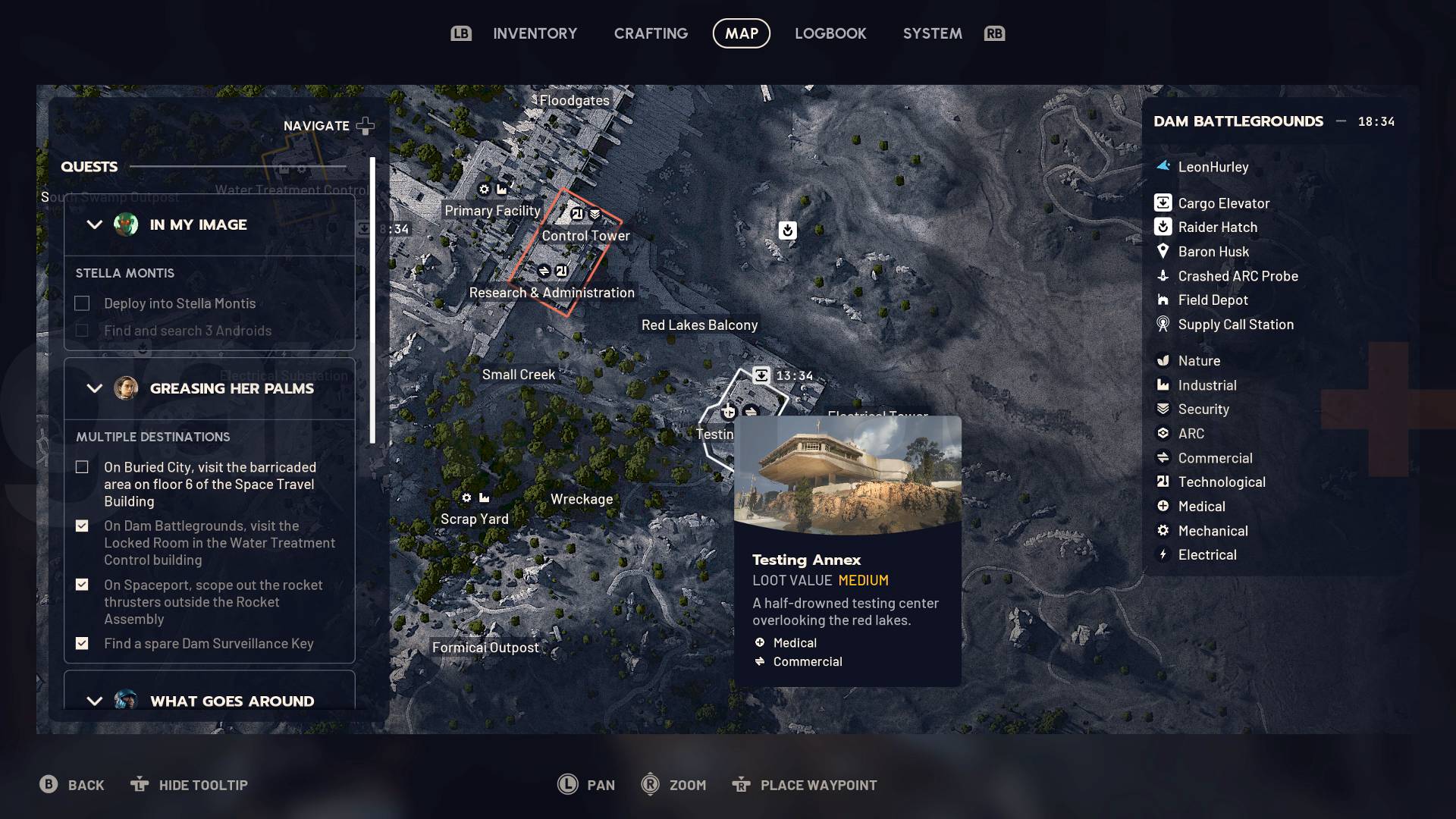
Task: Collapse the IN MY IMAGE quest
Action: 94,224
